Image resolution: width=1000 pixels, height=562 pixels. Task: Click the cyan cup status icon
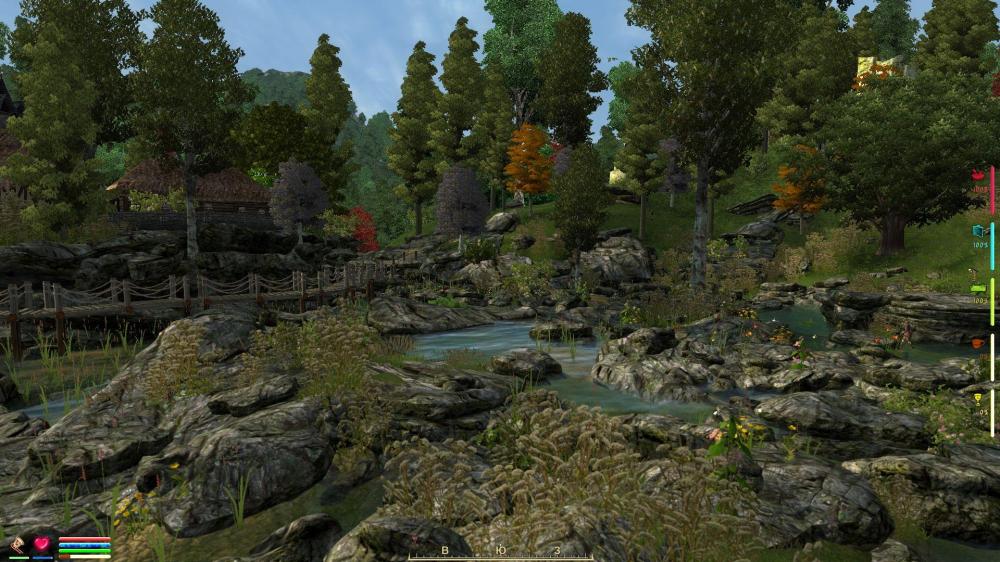tap(979, 231)
